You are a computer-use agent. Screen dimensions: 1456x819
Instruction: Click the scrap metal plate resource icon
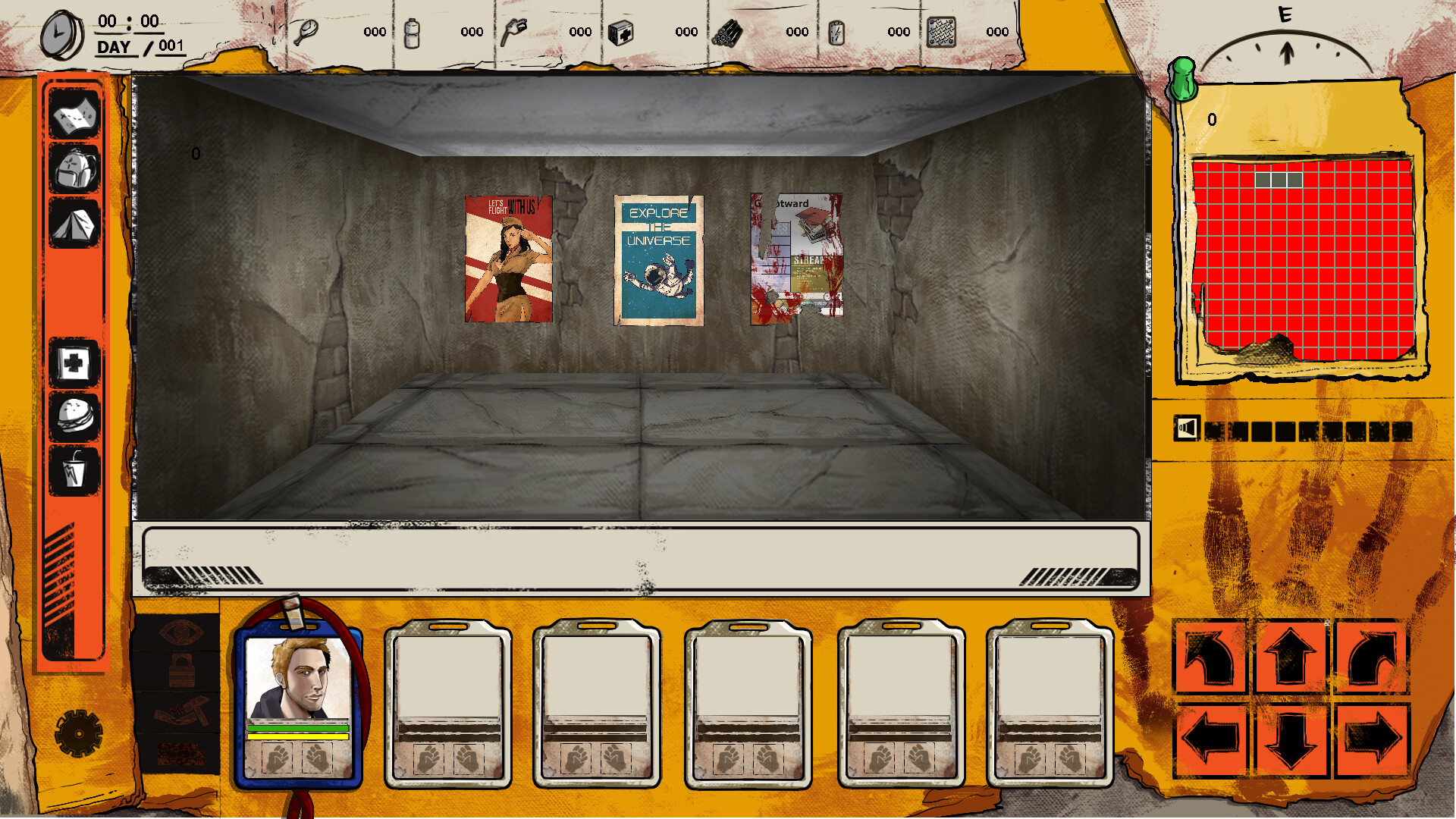pos(940,32)
